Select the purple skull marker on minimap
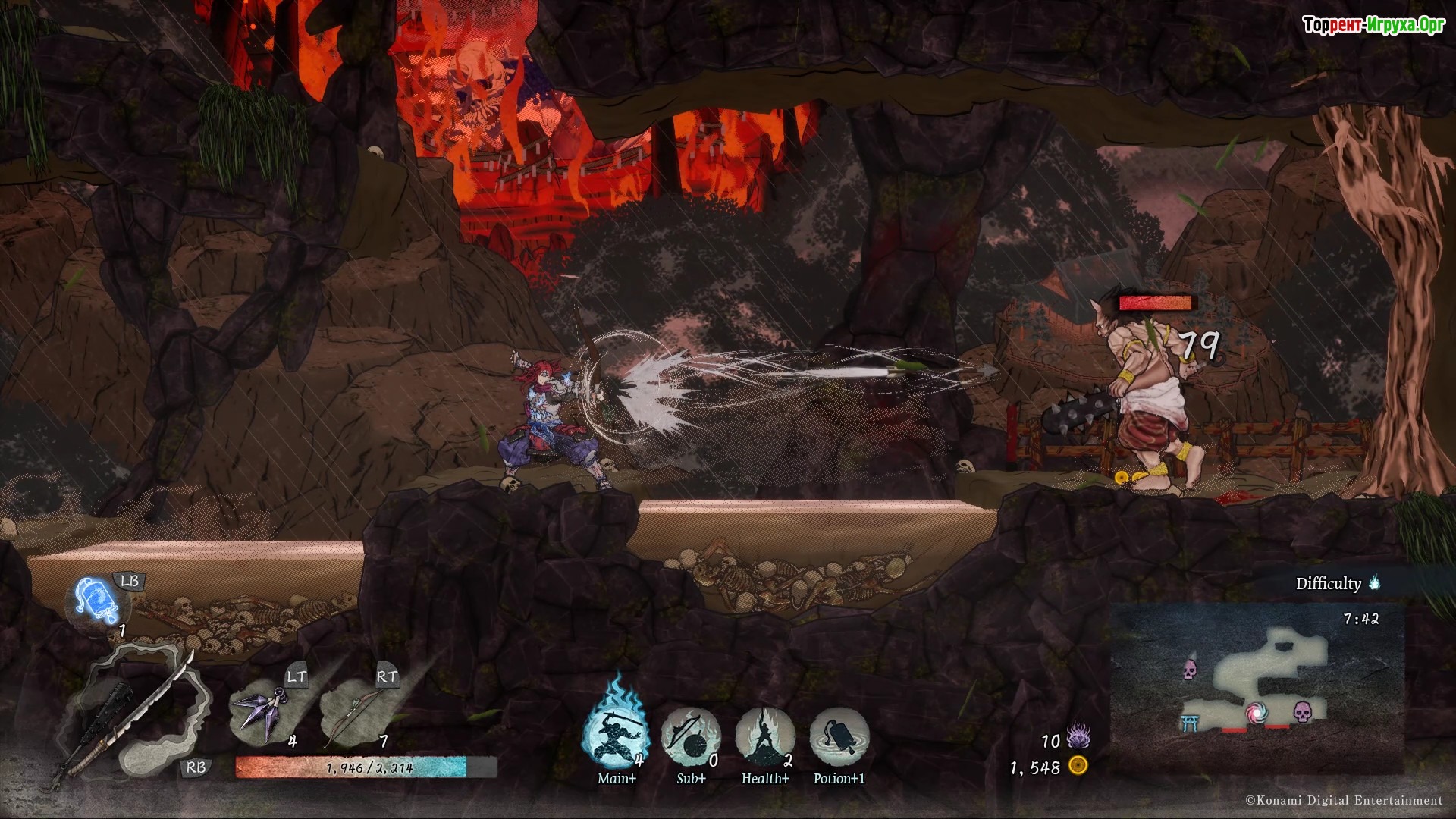This screenshot has height=819, width=1456. [1190, 670]
